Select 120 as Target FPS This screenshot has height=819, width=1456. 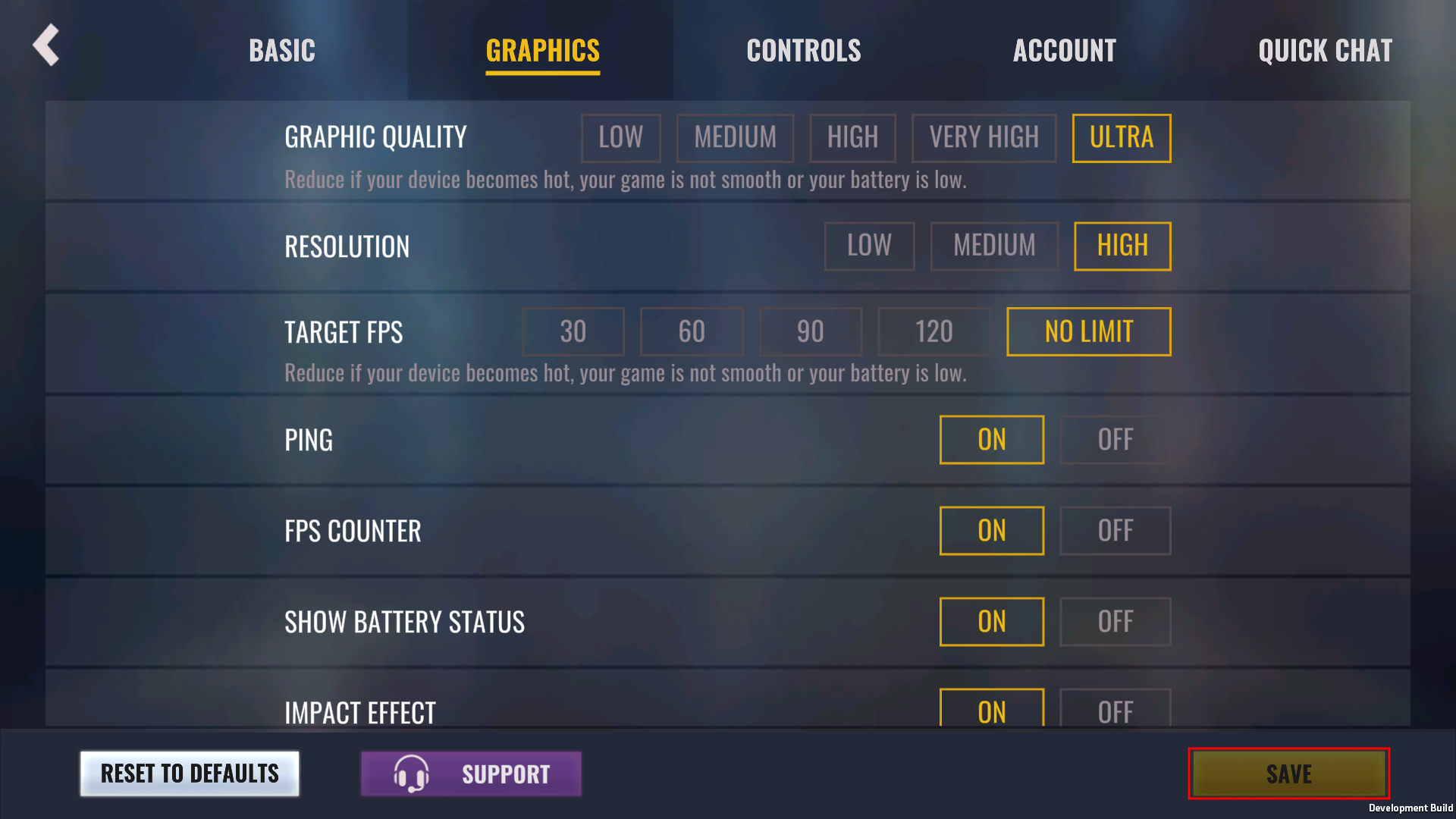click(934, 331)
